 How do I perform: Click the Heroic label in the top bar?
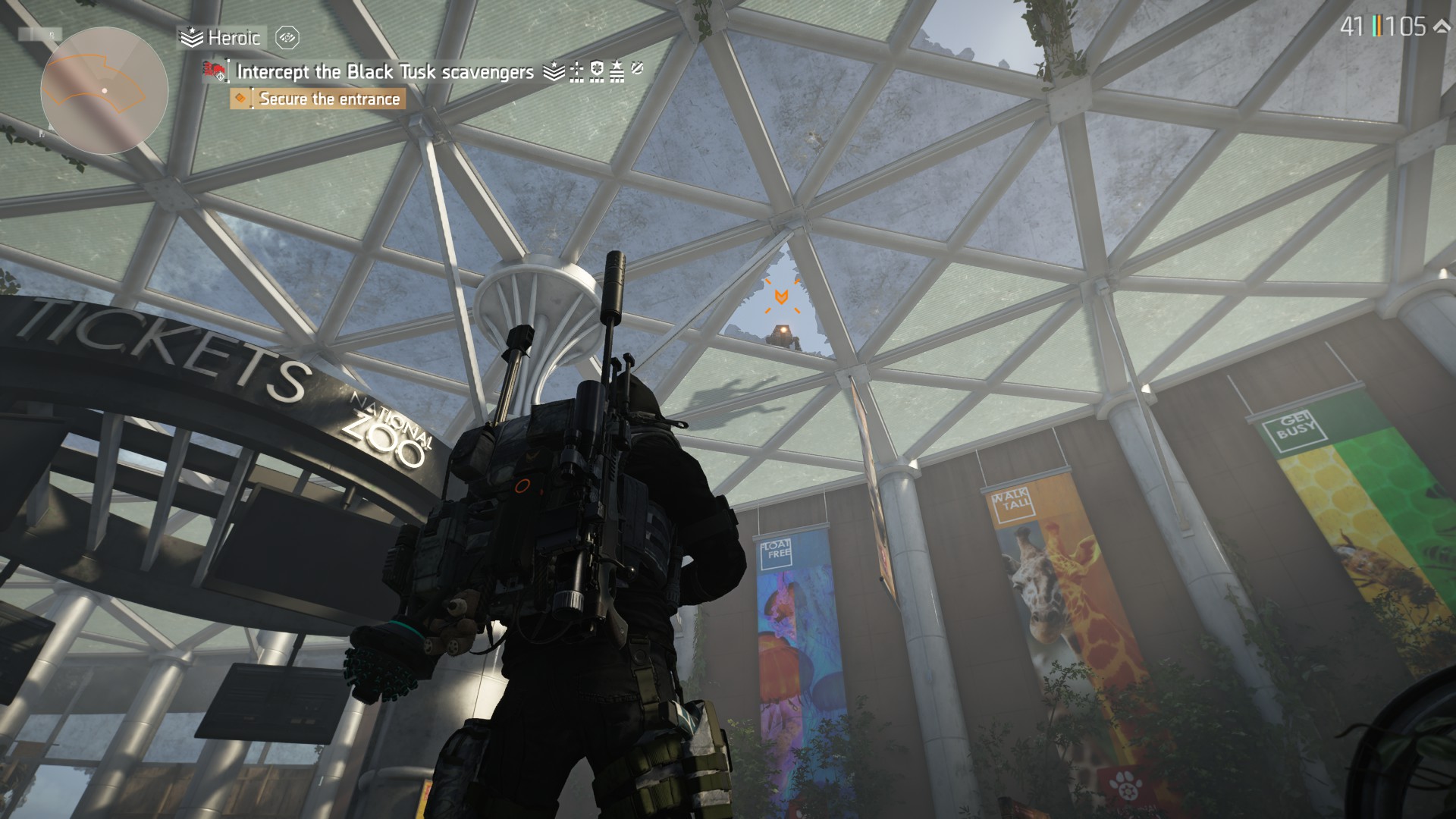coord(231,36)
